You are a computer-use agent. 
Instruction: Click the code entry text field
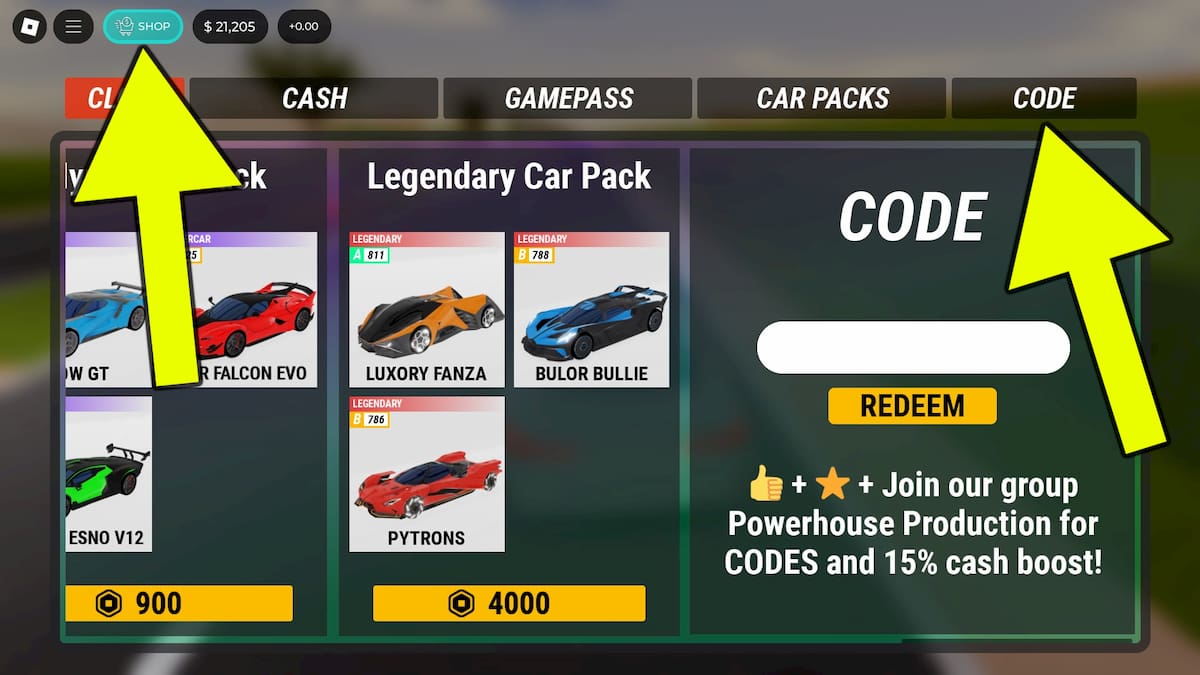coord(913,348)
